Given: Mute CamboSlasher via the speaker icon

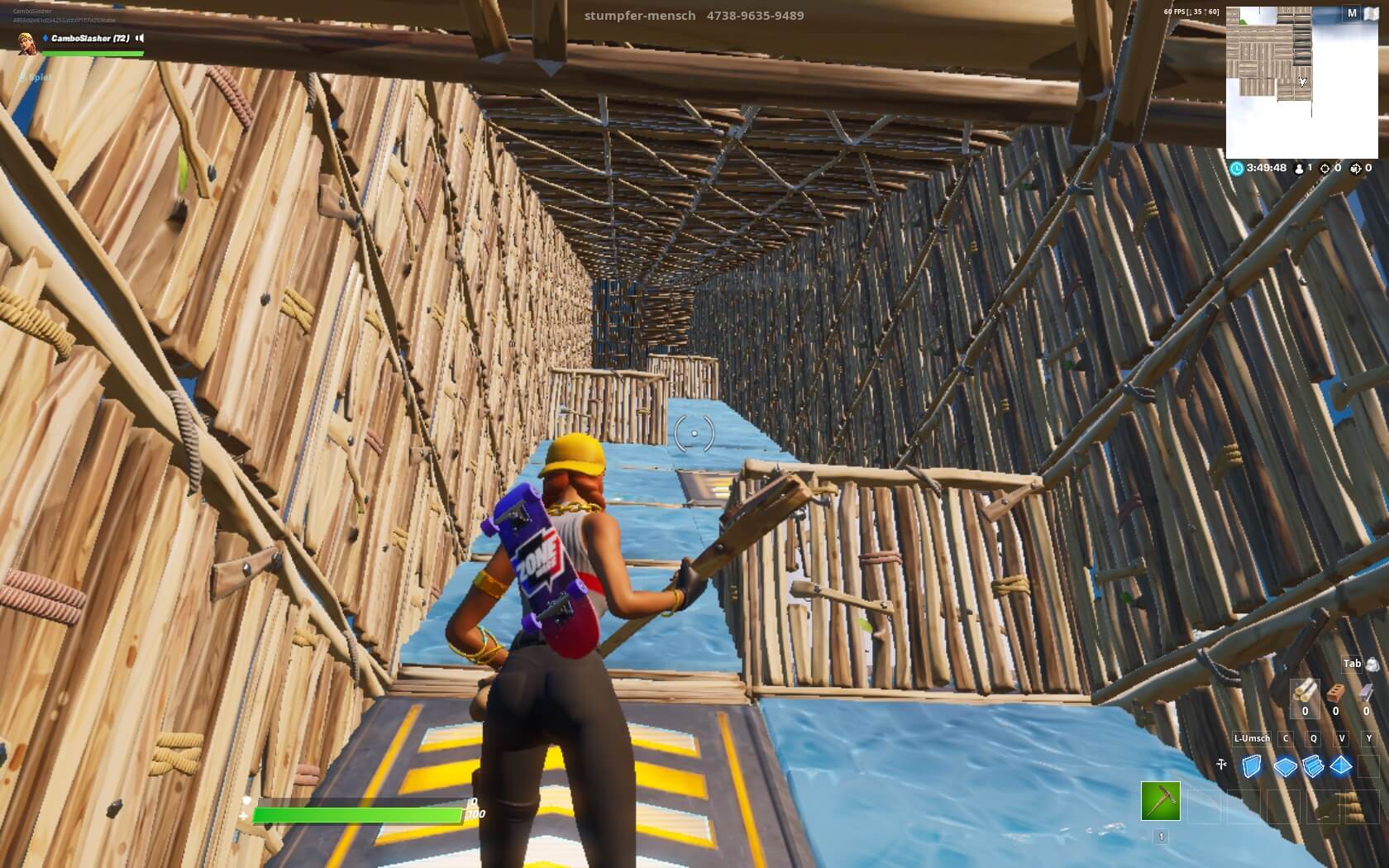Looking at the screenshot, I should (x=138, y=36).
